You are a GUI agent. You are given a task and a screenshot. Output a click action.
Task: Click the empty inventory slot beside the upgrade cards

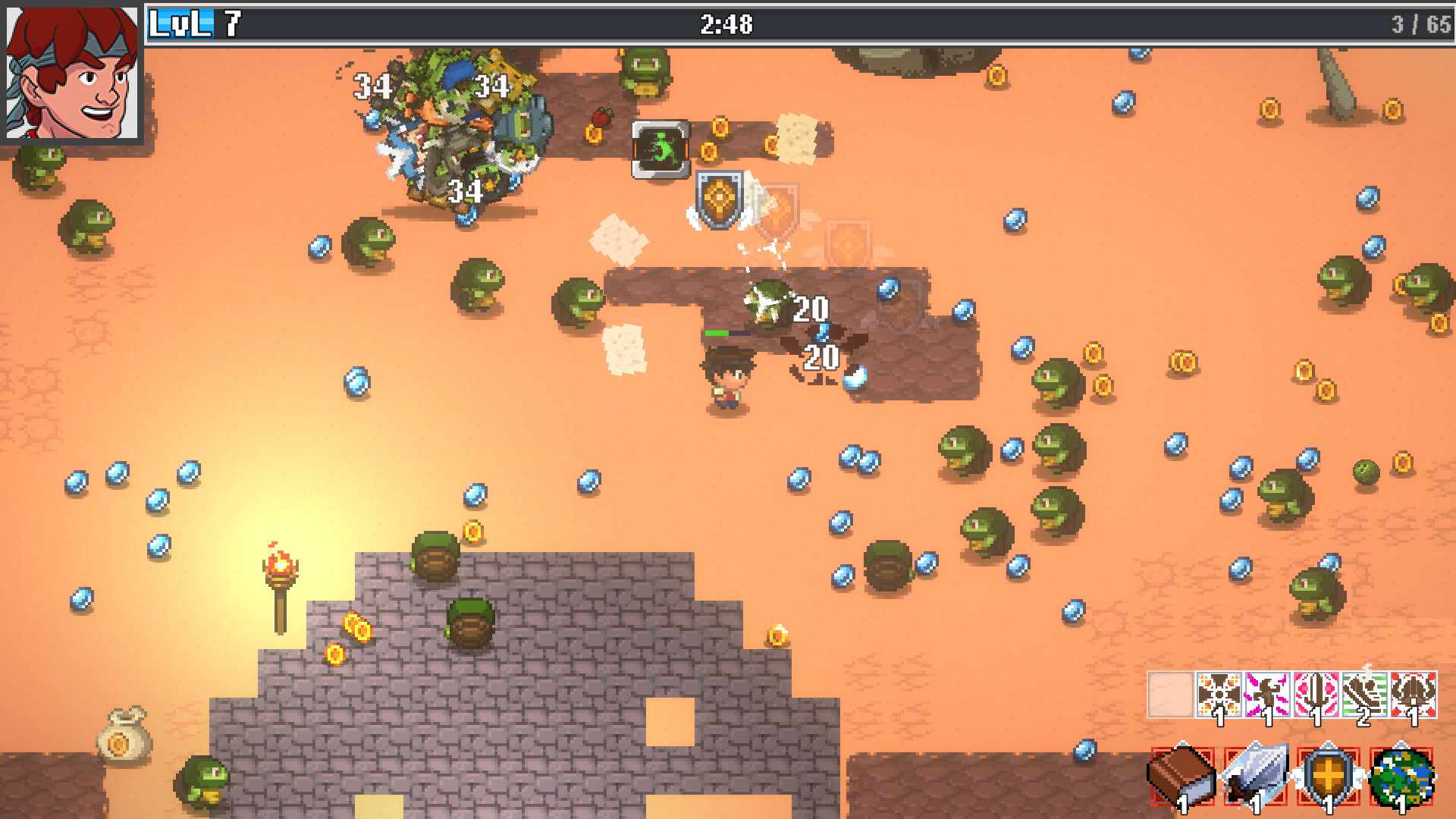1170,694
